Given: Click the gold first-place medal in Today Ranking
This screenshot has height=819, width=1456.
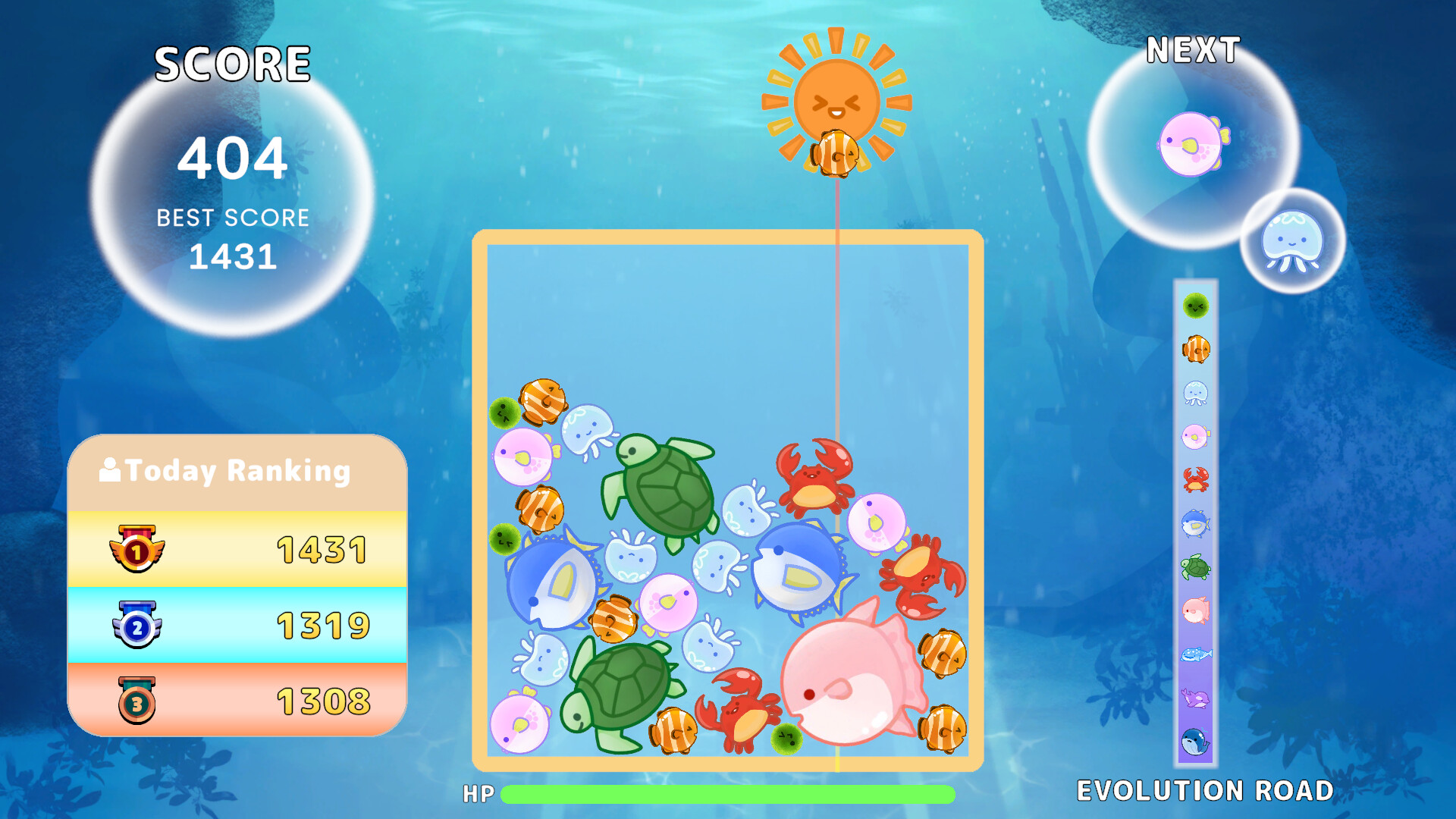Looking at the screenshot, I should pyautogui.click(x=136, y=551).
